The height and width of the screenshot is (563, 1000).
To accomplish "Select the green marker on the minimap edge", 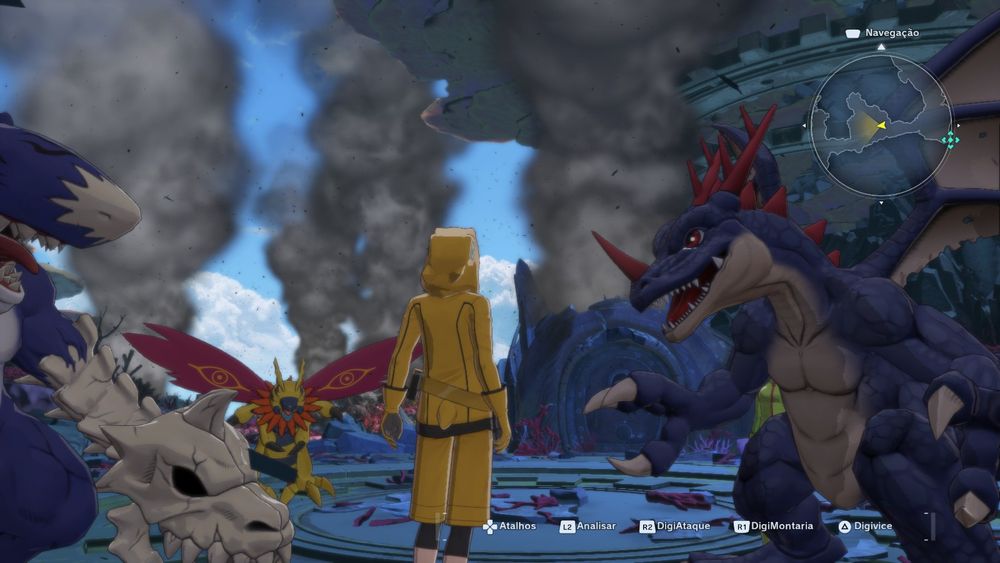I will [x=949, y=140].
